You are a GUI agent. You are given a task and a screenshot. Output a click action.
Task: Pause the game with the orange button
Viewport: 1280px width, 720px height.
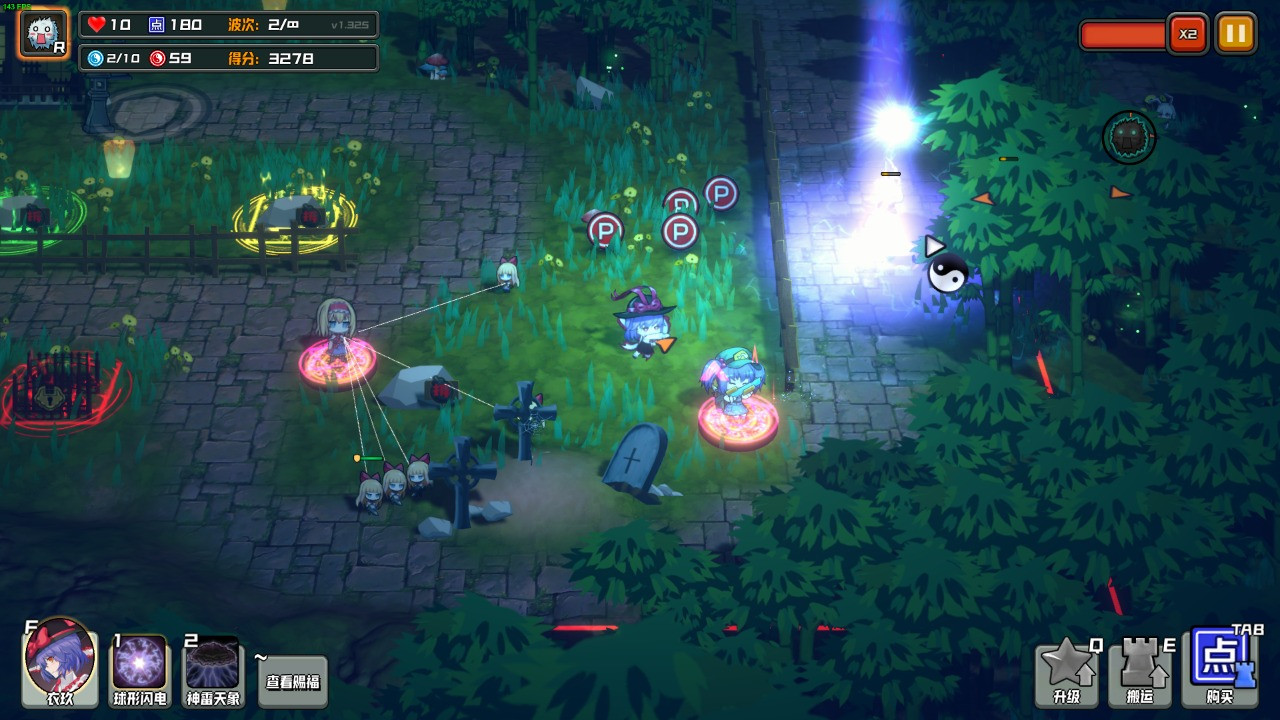[x=1235, y=34]
